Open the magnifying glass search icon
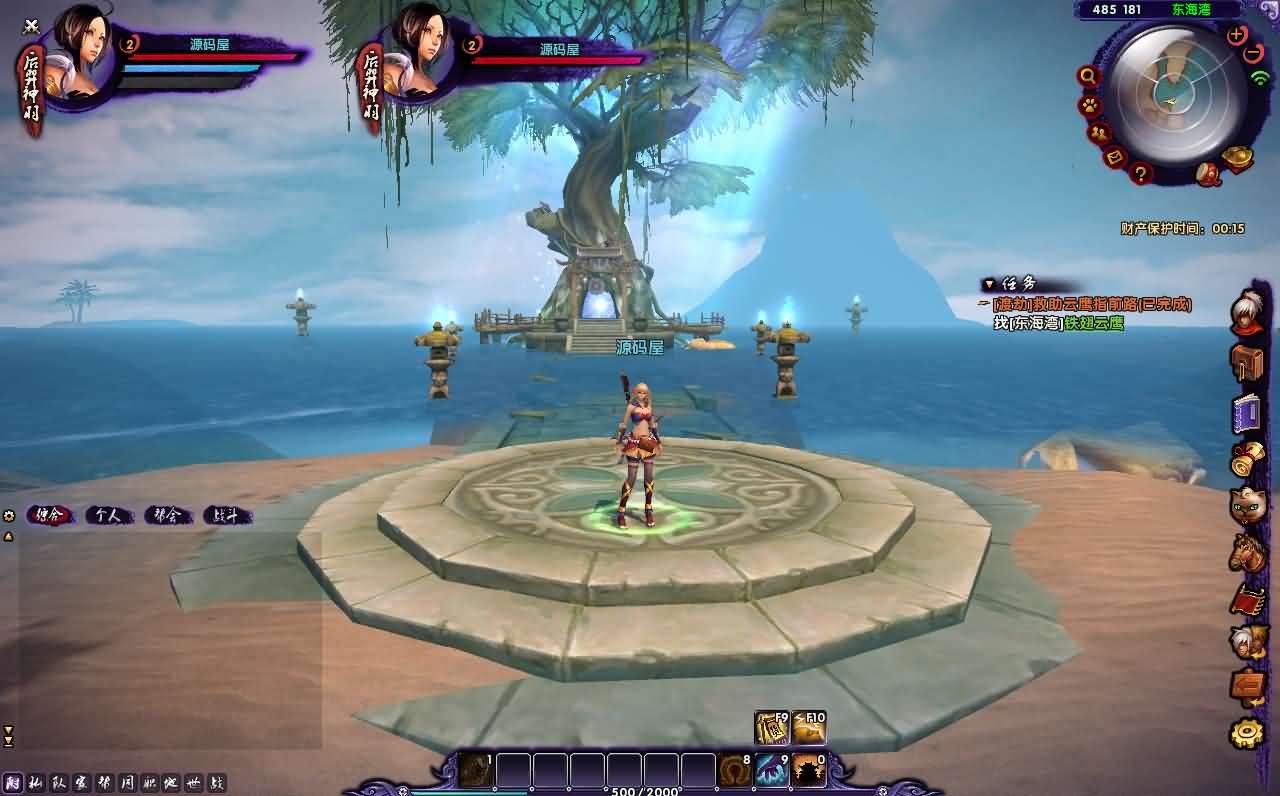 coord(1088,76)
